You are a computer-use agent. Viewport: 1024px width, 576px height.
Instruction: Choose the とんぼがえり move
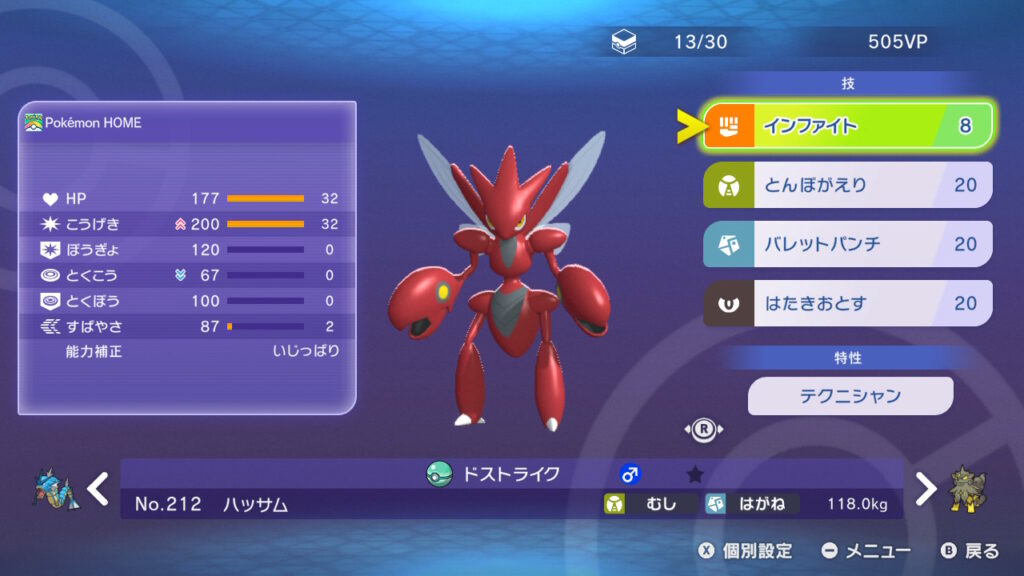(848, 185)
